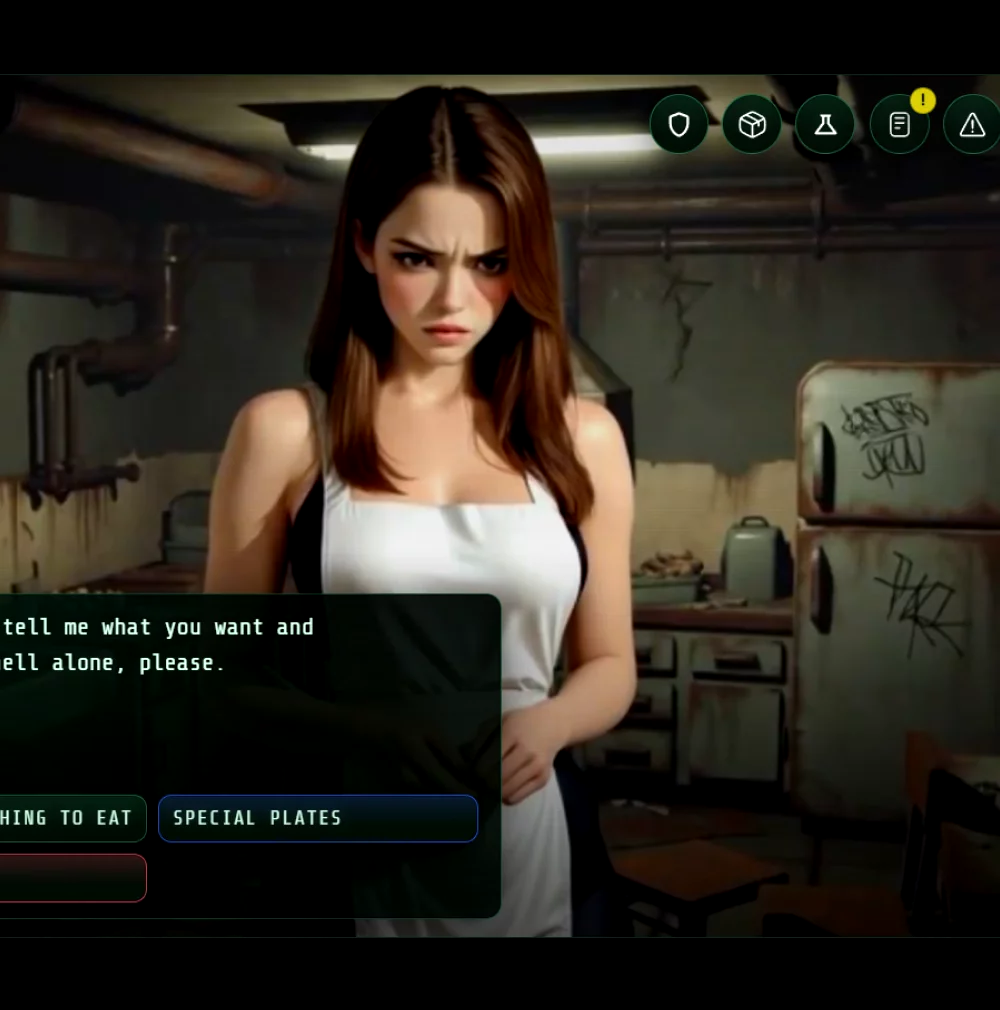Image resolution: width=1000 pixels, height=1010 pixels.
Task: Click the flask lab icon
Action: click(x=825, y=125)
